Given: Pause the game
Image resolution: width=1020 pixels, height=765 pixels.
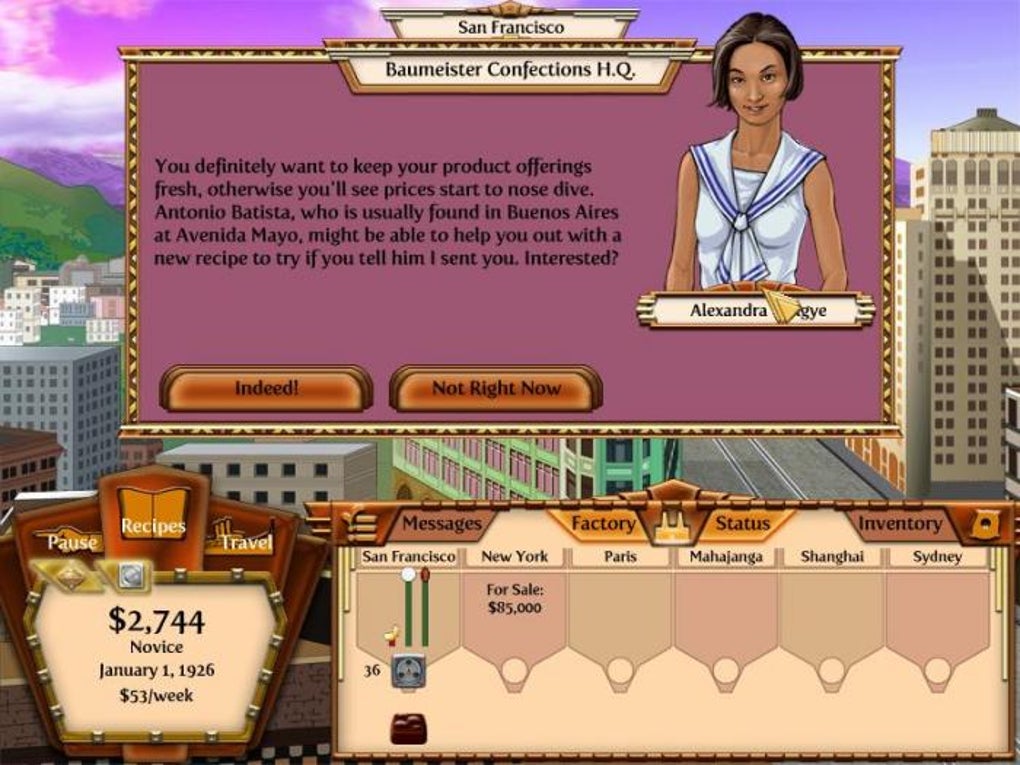Looking at the screenshot, I should pos(73,541).
